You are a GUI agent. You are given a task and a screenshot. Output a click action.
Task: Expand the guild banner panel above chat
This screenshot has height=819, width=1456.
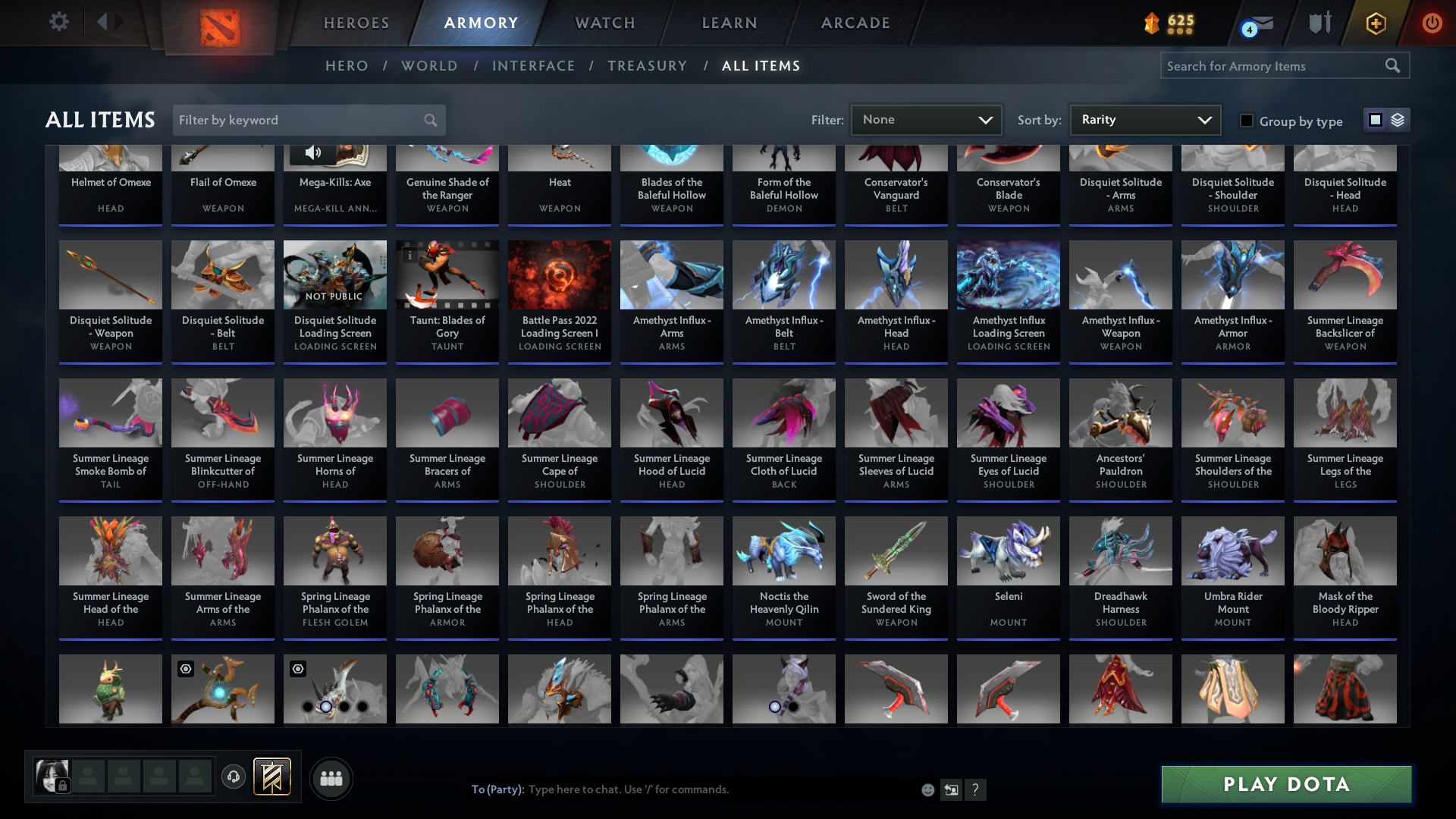[271, 777]
